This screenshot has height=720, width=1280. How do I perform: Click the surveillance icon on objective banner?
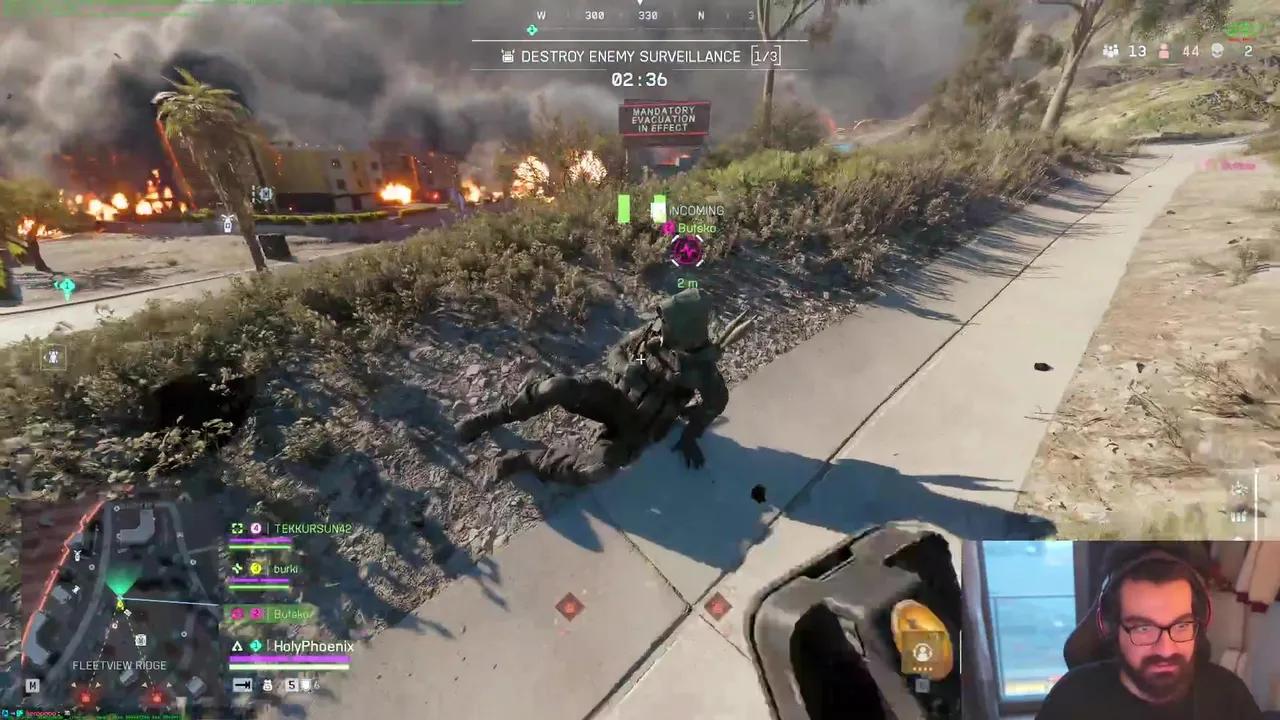506,56
